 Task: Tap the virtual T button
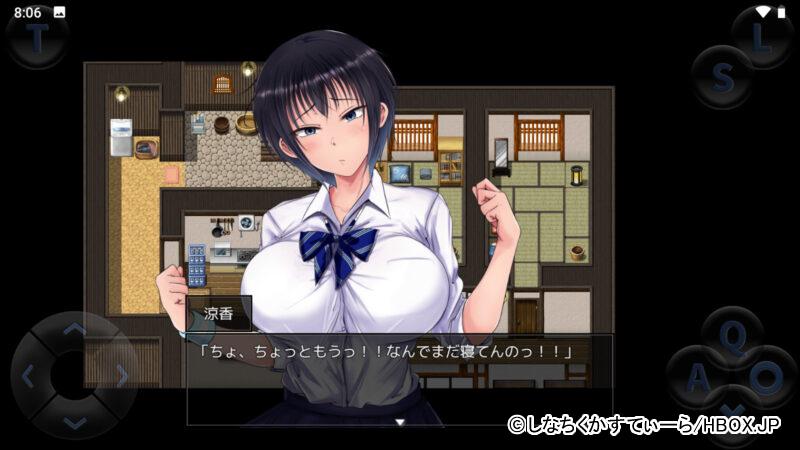(37, 39)
